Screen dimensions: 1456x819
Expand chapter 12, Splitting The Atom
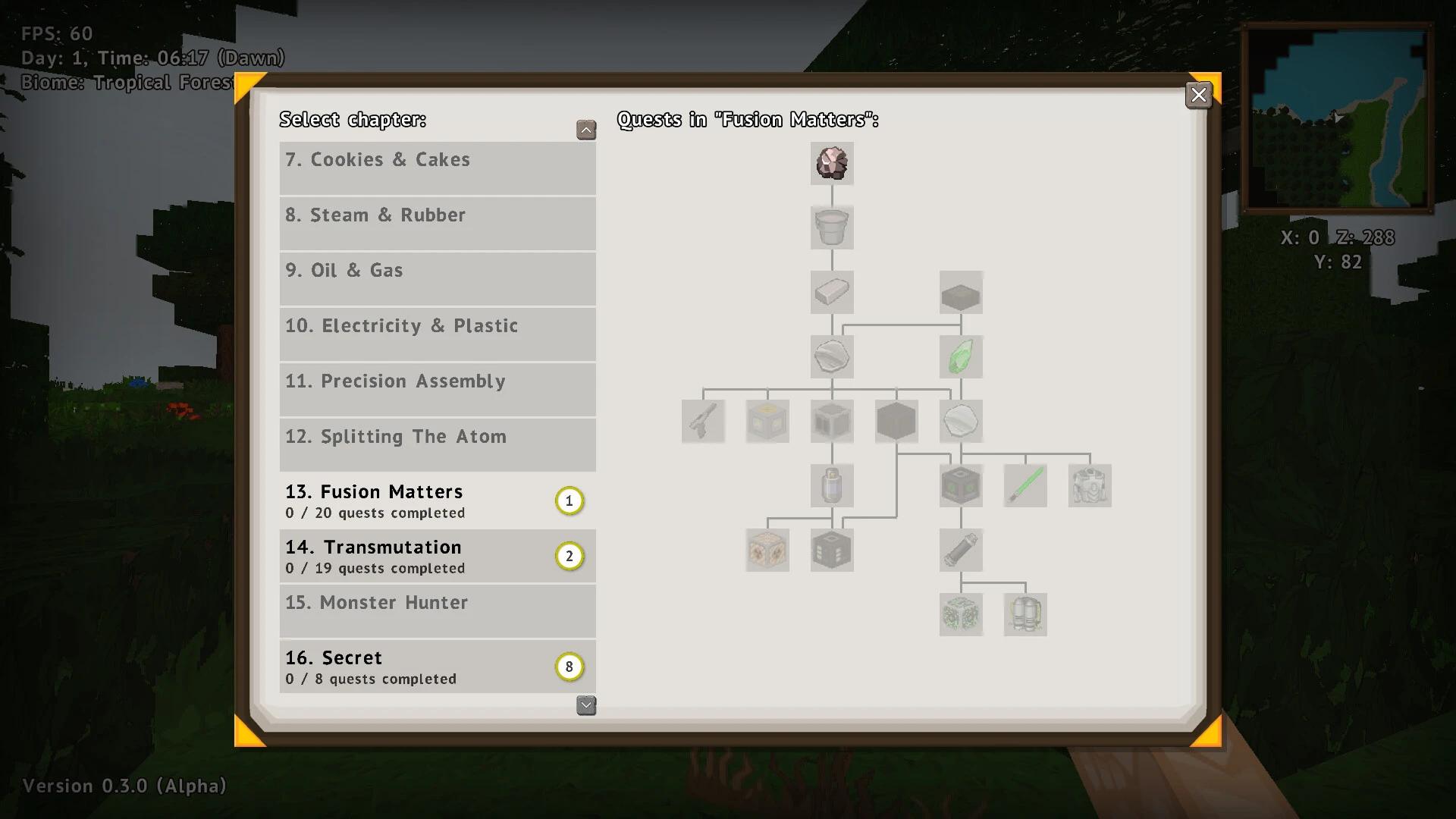[x=438, y=444]
